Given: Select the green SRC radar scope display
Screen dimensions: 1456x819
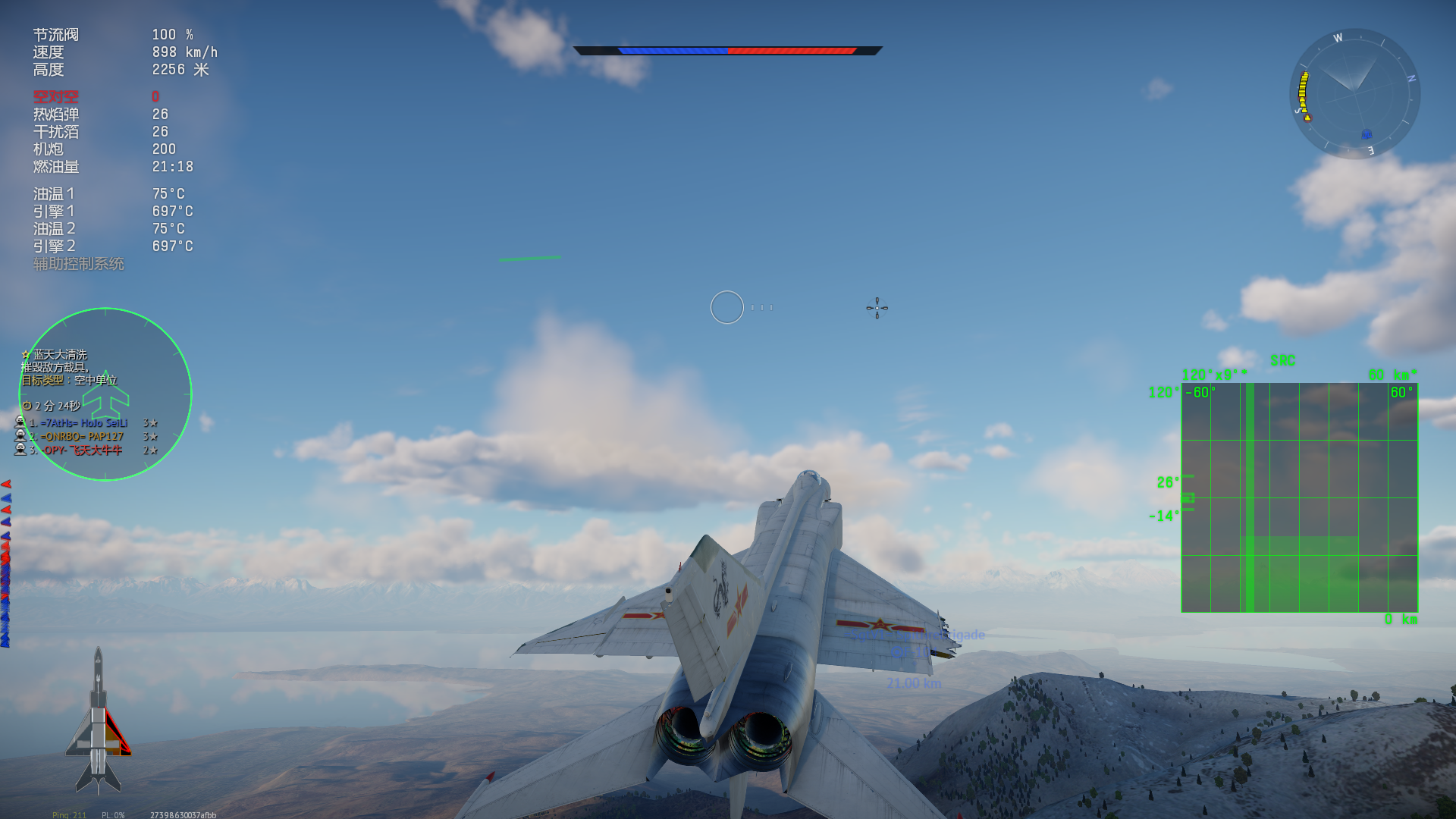Looking at the screenshot, I should [1299, 497].
